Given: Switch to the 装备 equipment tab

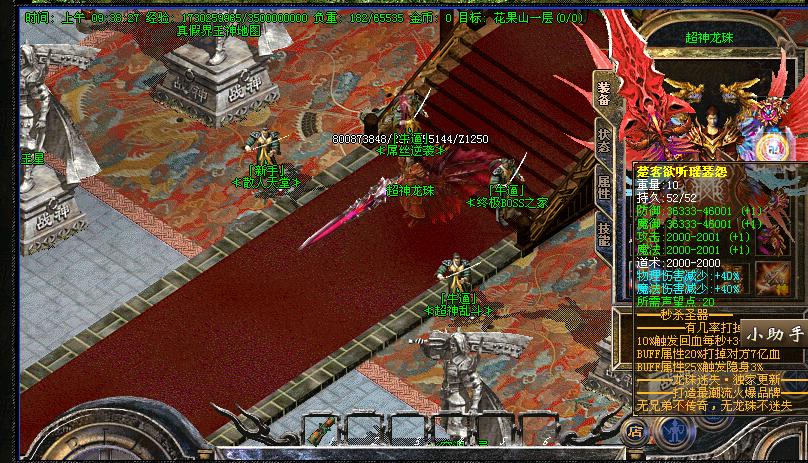Looking at the screenshot, I should point(604,92).
